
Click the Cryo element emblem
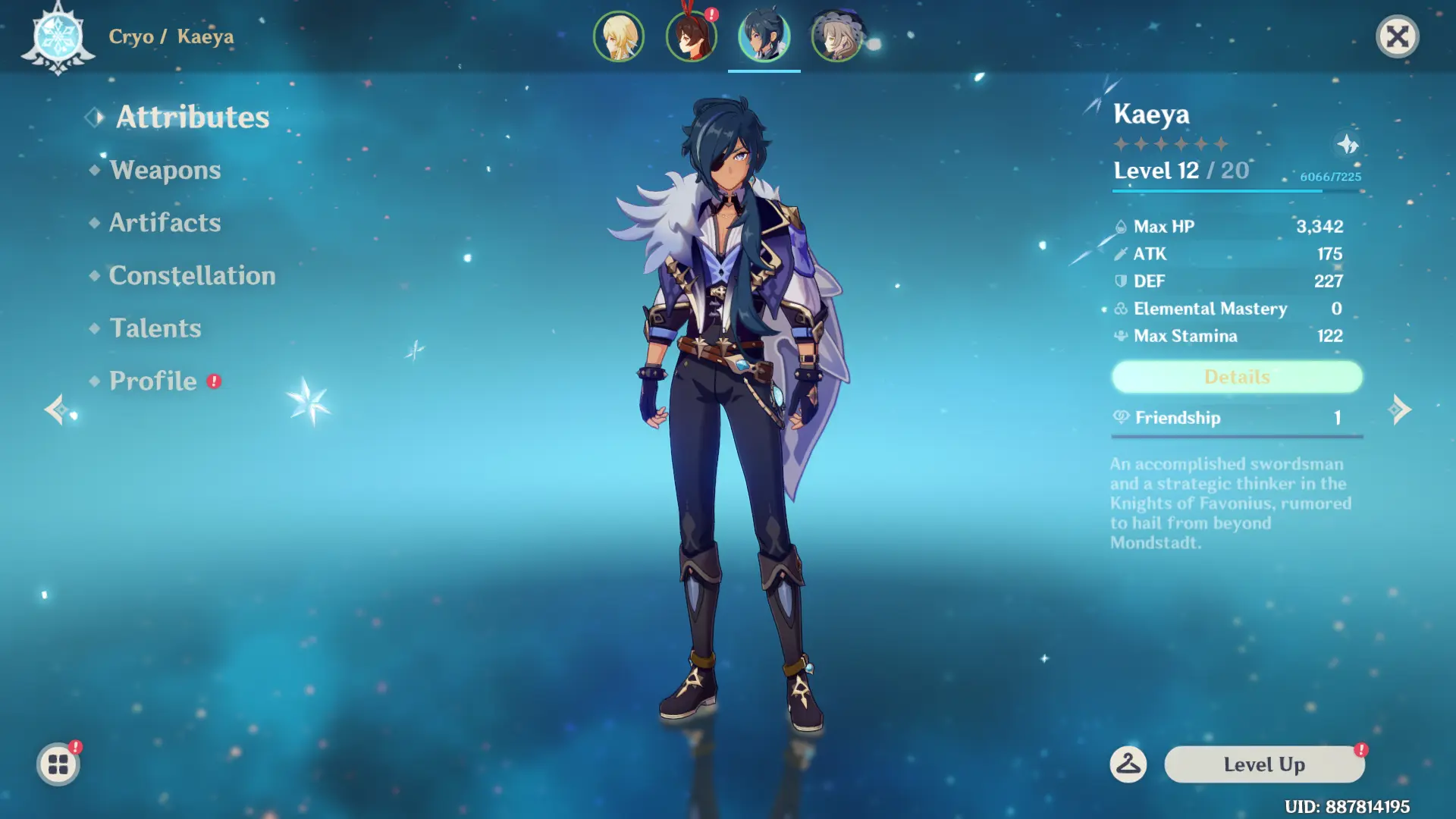58,36
